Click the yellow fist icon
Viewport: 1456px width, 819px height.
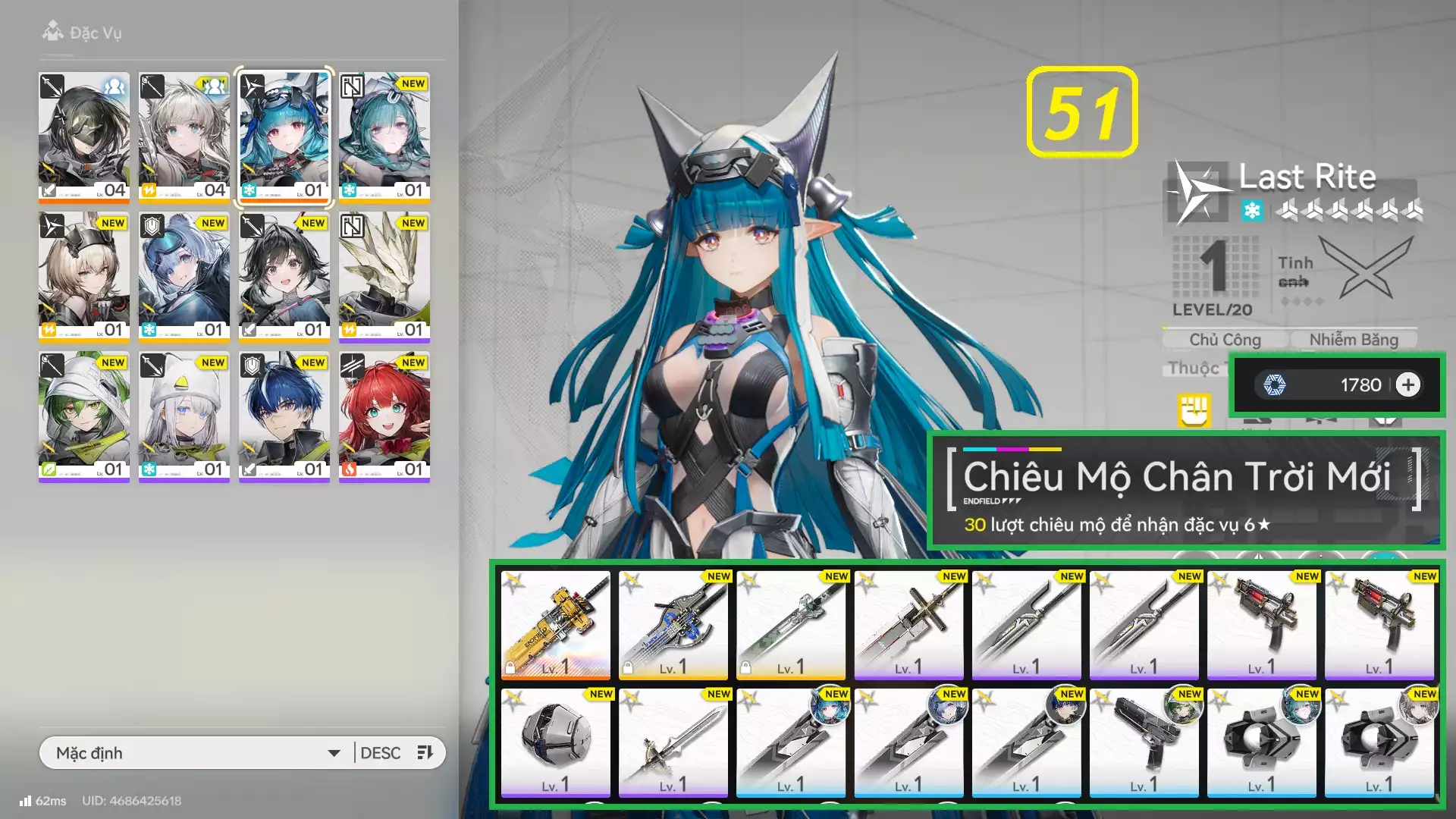coord(1194,410)
